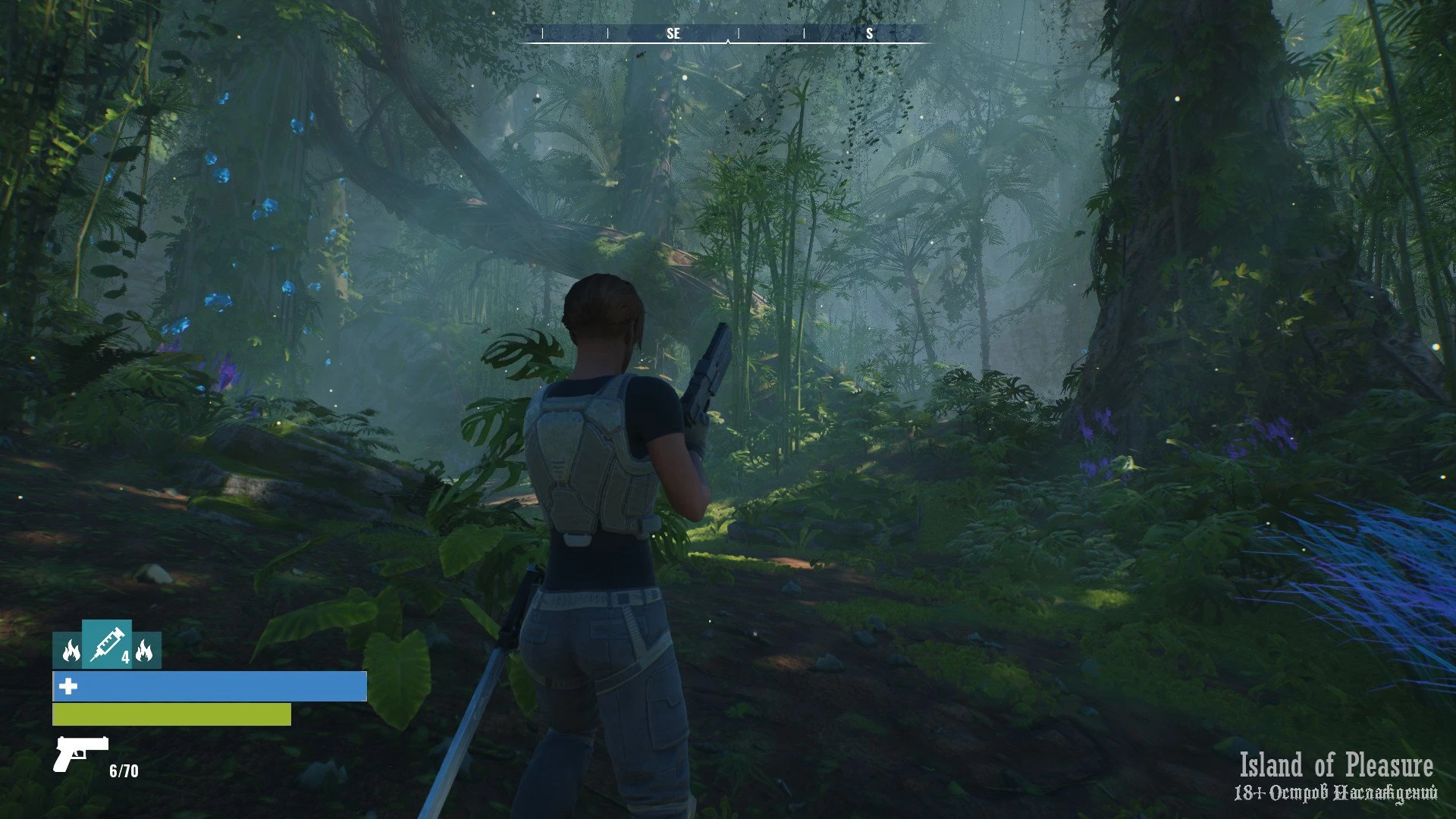This screenshot has height=819, width=1456.
Task: Select the syringe item slot
Action: click(107, 645)
